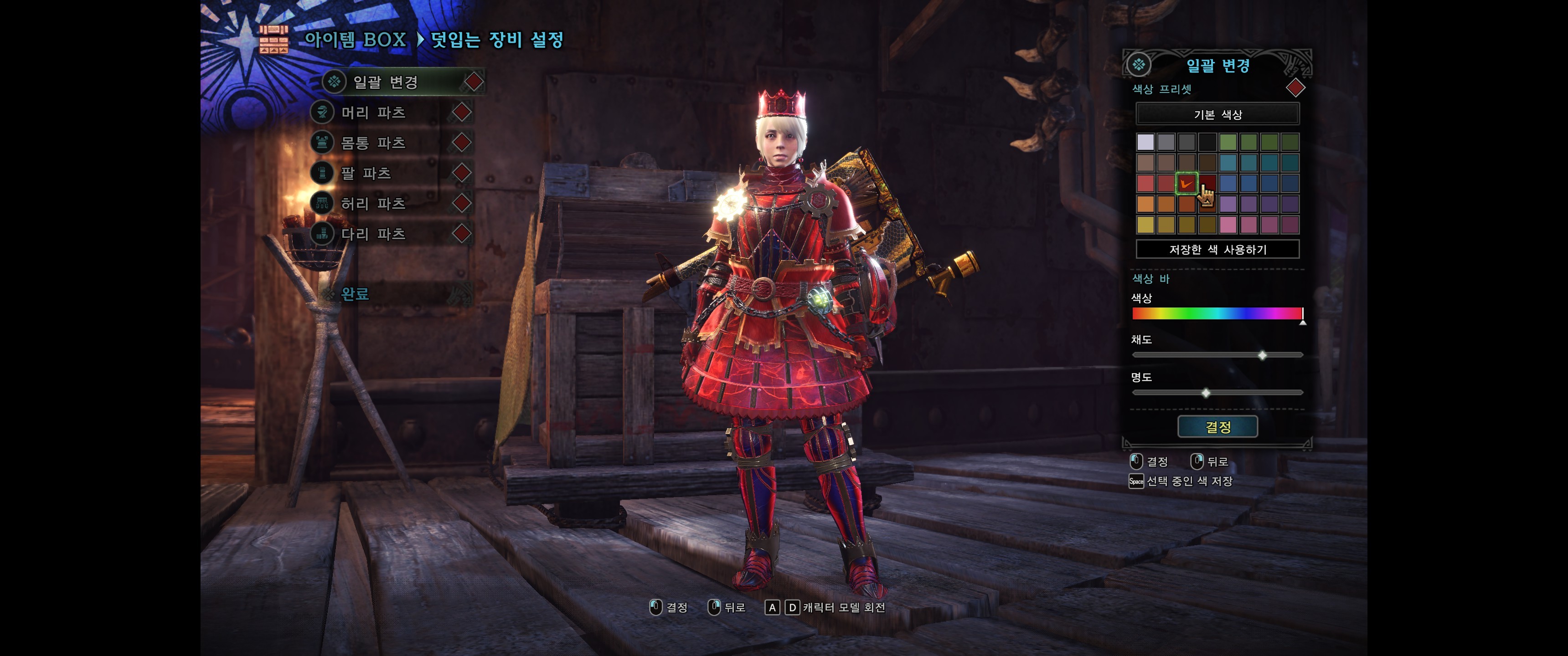Select the light green preset swatch

point(1228,143)
